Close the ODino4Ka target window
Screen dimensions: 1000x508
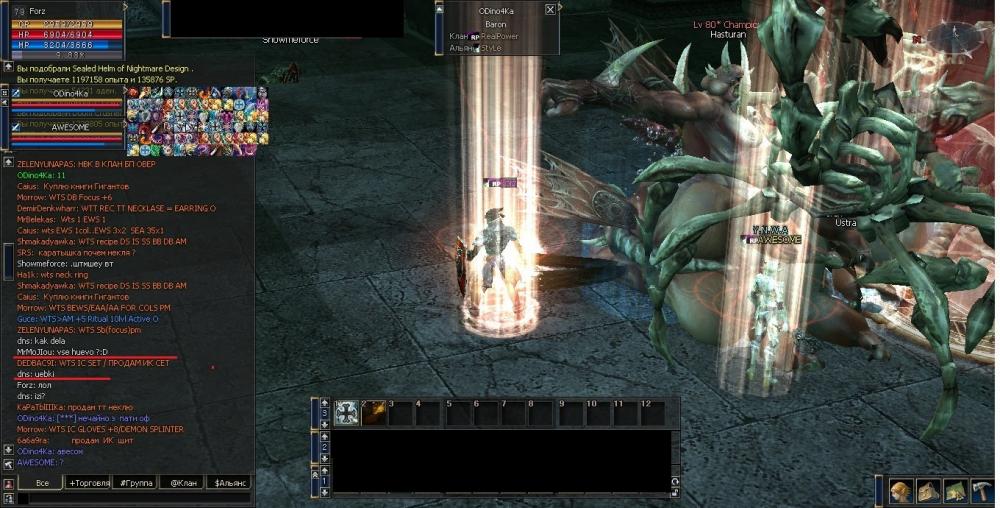click(550, 9)
